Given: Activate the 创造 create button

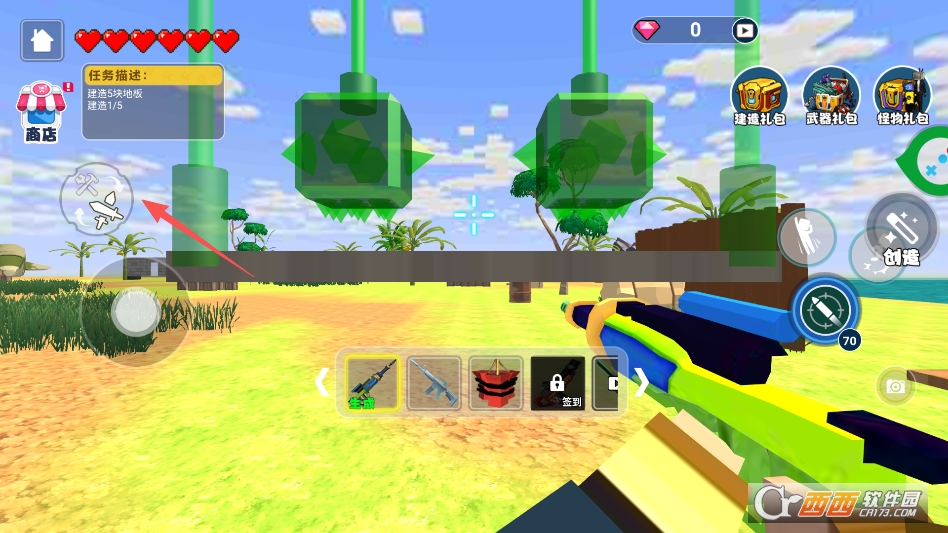Looking at the screenshot, I should click(899, 227).
